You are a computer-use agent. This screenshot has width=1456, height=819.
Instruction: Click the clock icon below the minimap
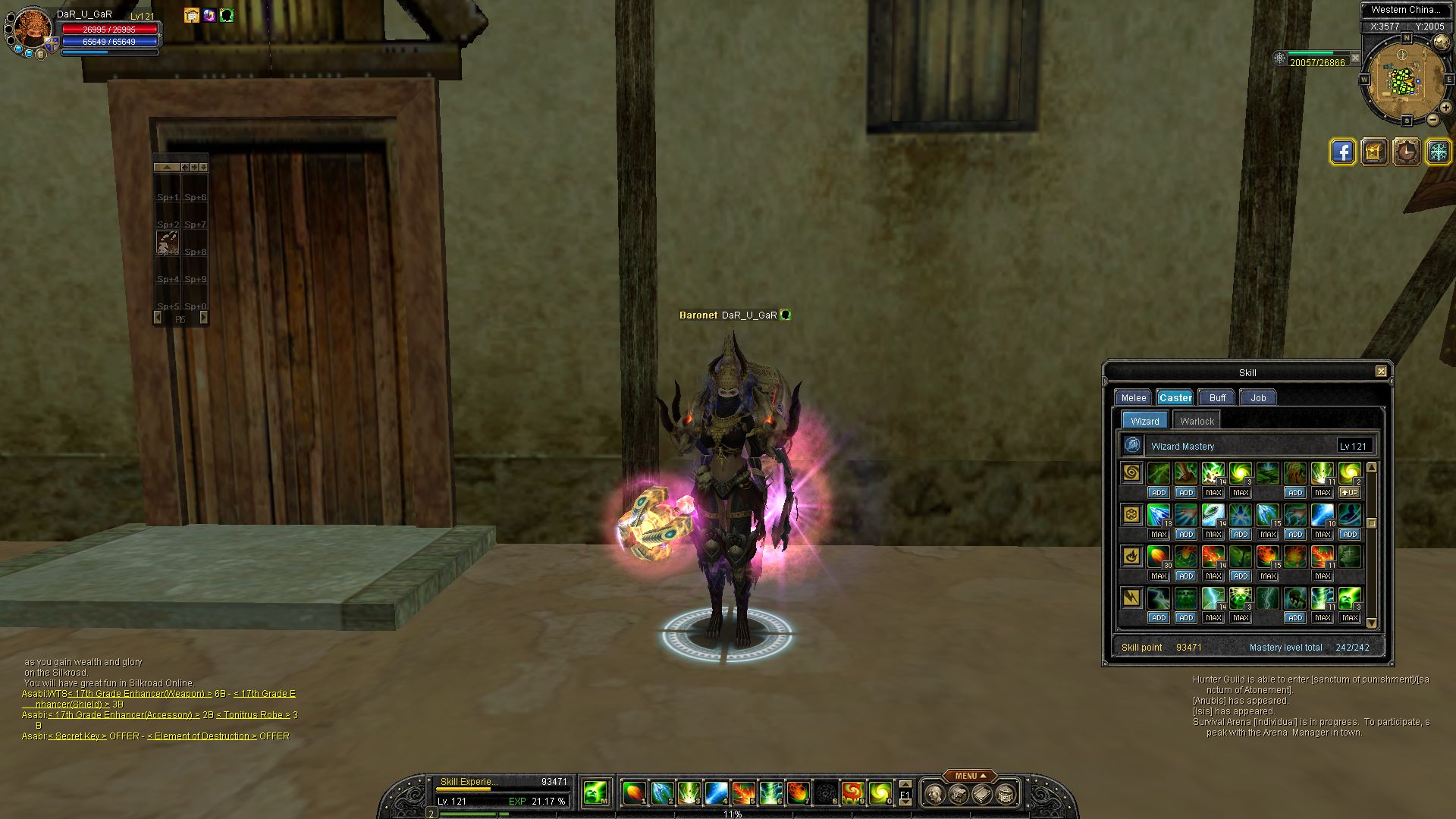[x=1406, y=152]
